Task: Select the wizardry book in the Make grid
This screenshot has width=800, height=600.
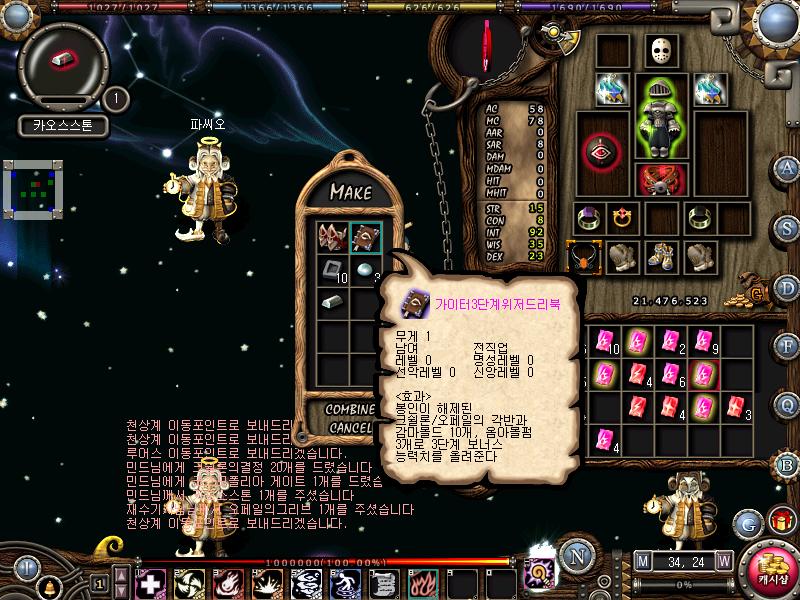Action: [365, 237]
